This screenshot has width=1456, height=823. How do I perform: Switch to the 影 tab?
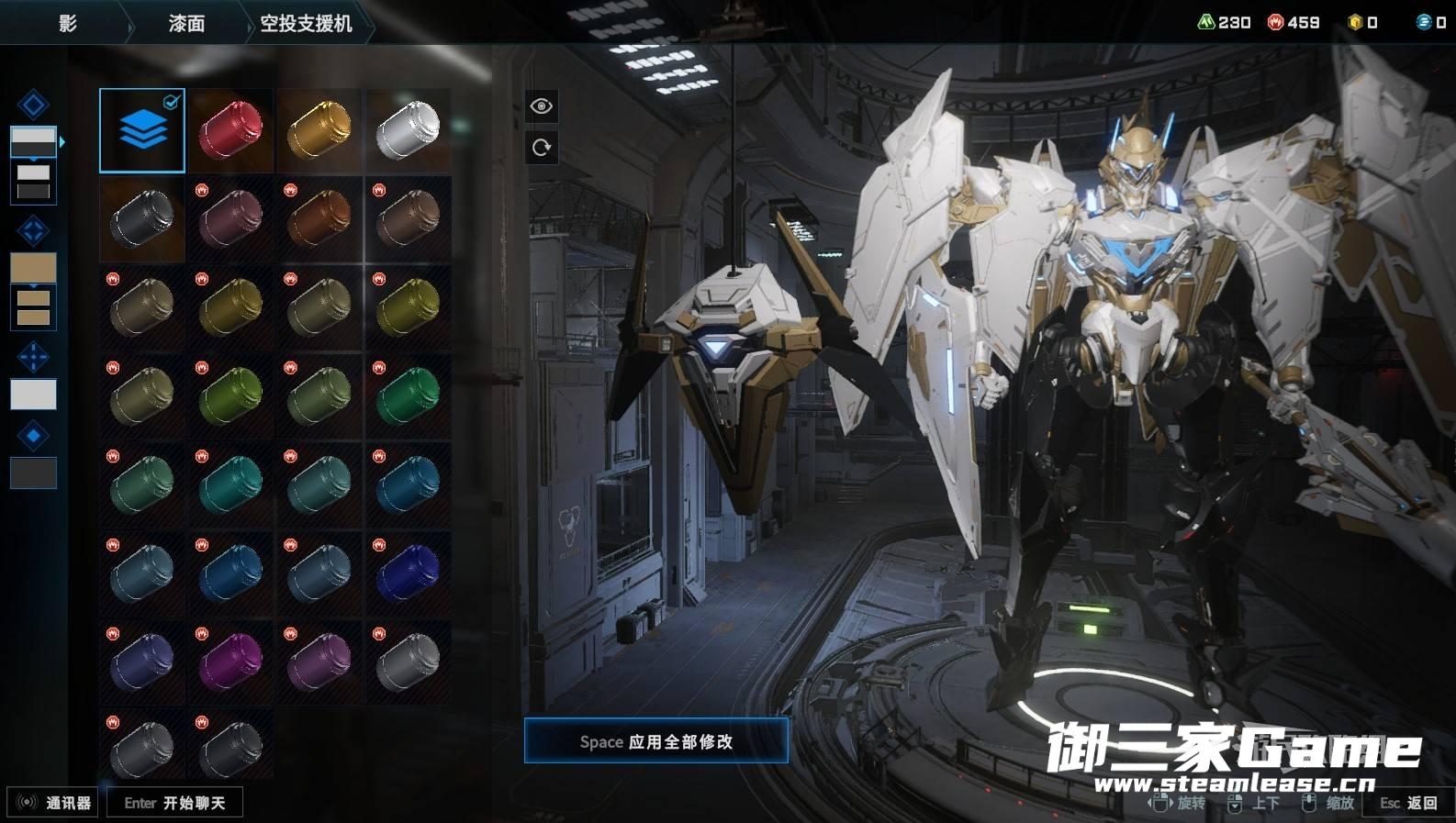(67, 24)
